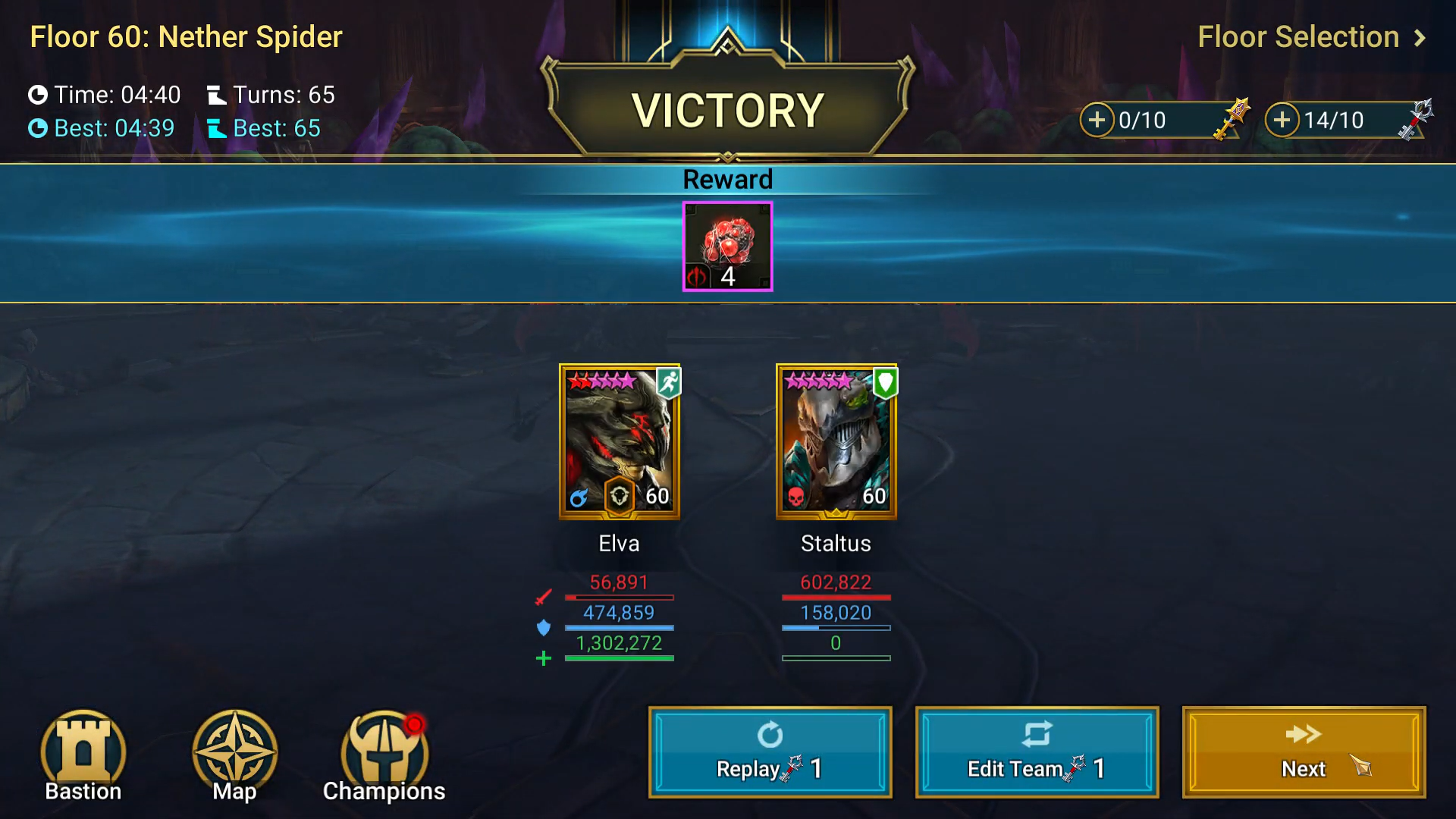Image resolution: width=1456 pixels, height=819 pixels.
Task: Select Elva's champion portrait
Action: [619, 441]
